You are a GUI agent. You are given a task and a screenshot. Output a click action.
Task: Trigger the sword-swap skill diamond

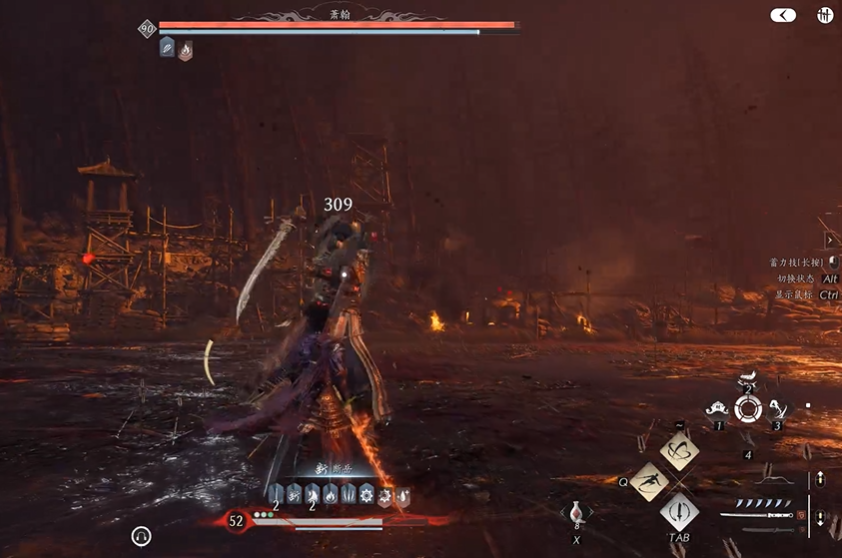pyautogui.click(x=679, y=512)
